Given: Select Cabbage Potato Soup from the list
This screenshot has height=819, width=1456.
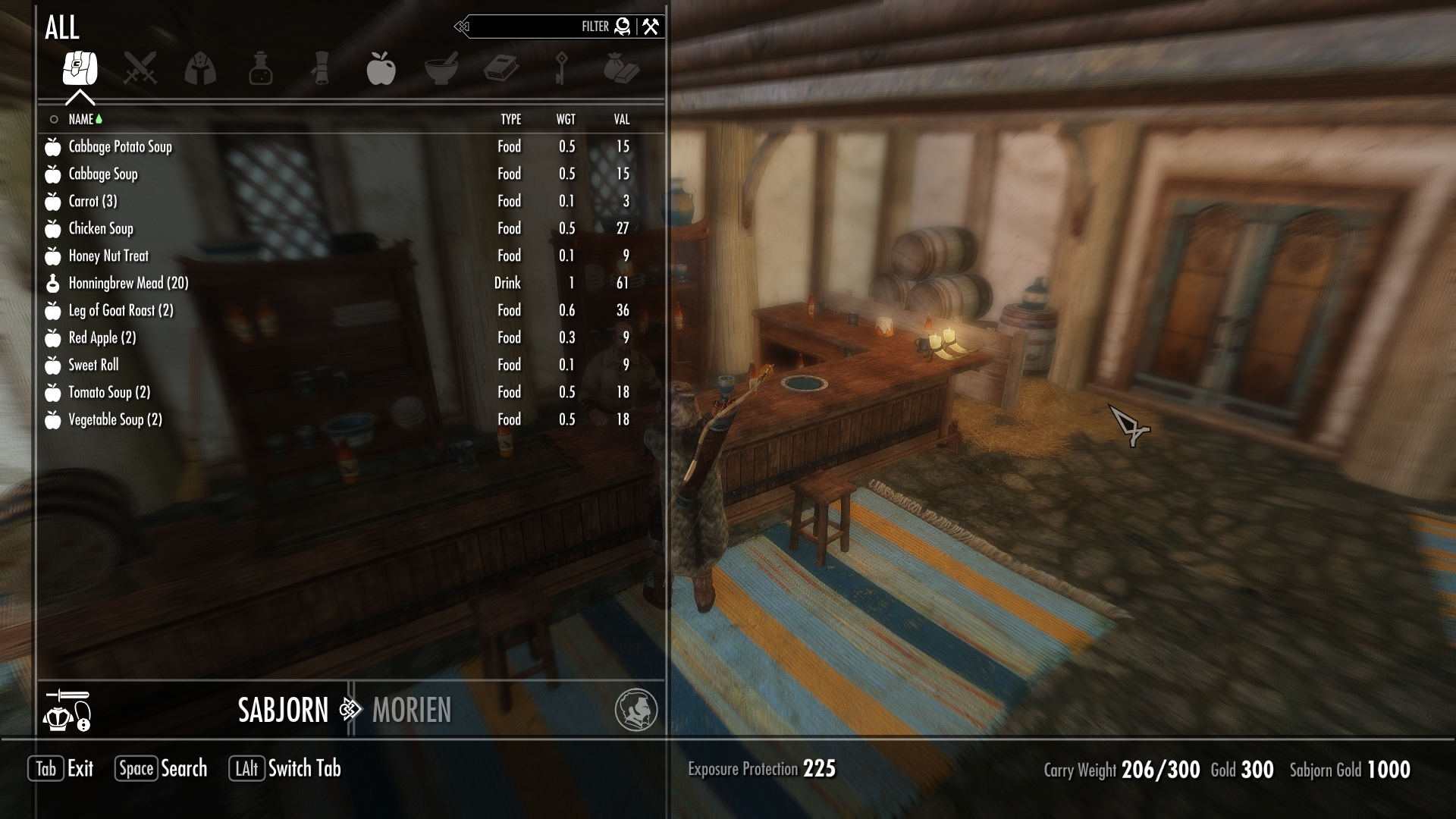Looking at the screenshot, I should 121,146.
